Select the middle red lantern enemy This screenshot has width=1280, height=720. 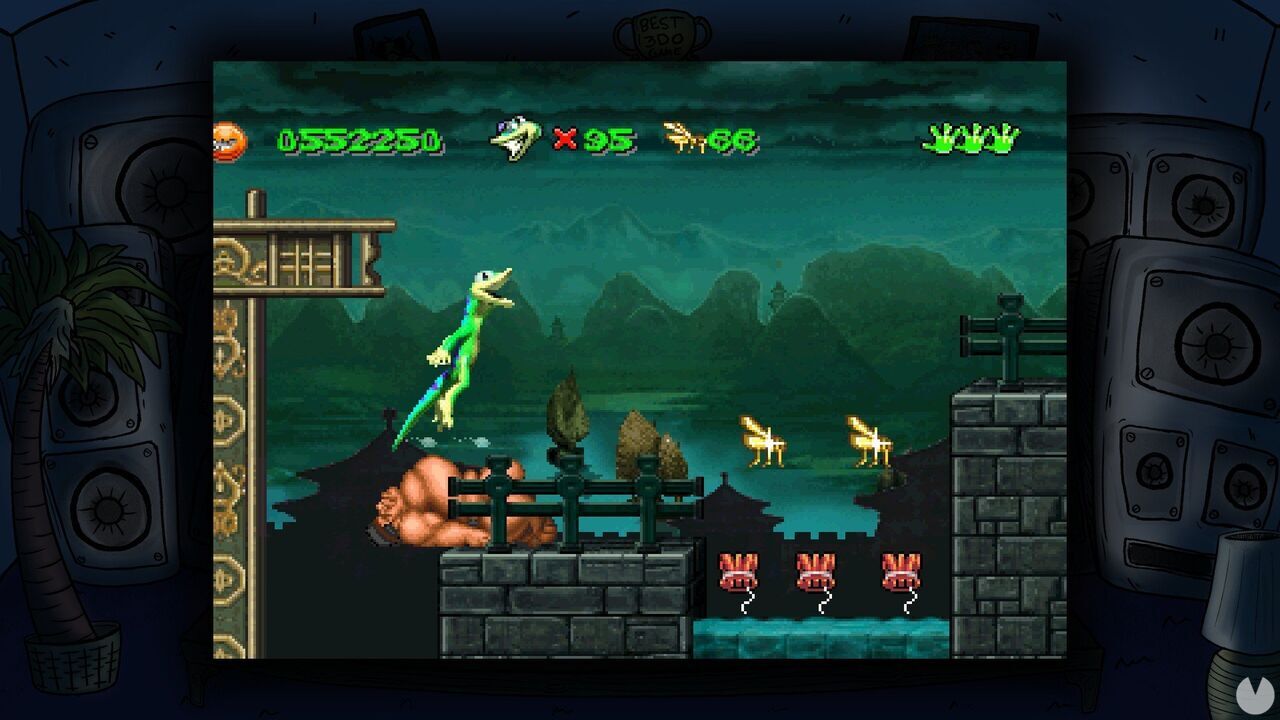[817, 570]
